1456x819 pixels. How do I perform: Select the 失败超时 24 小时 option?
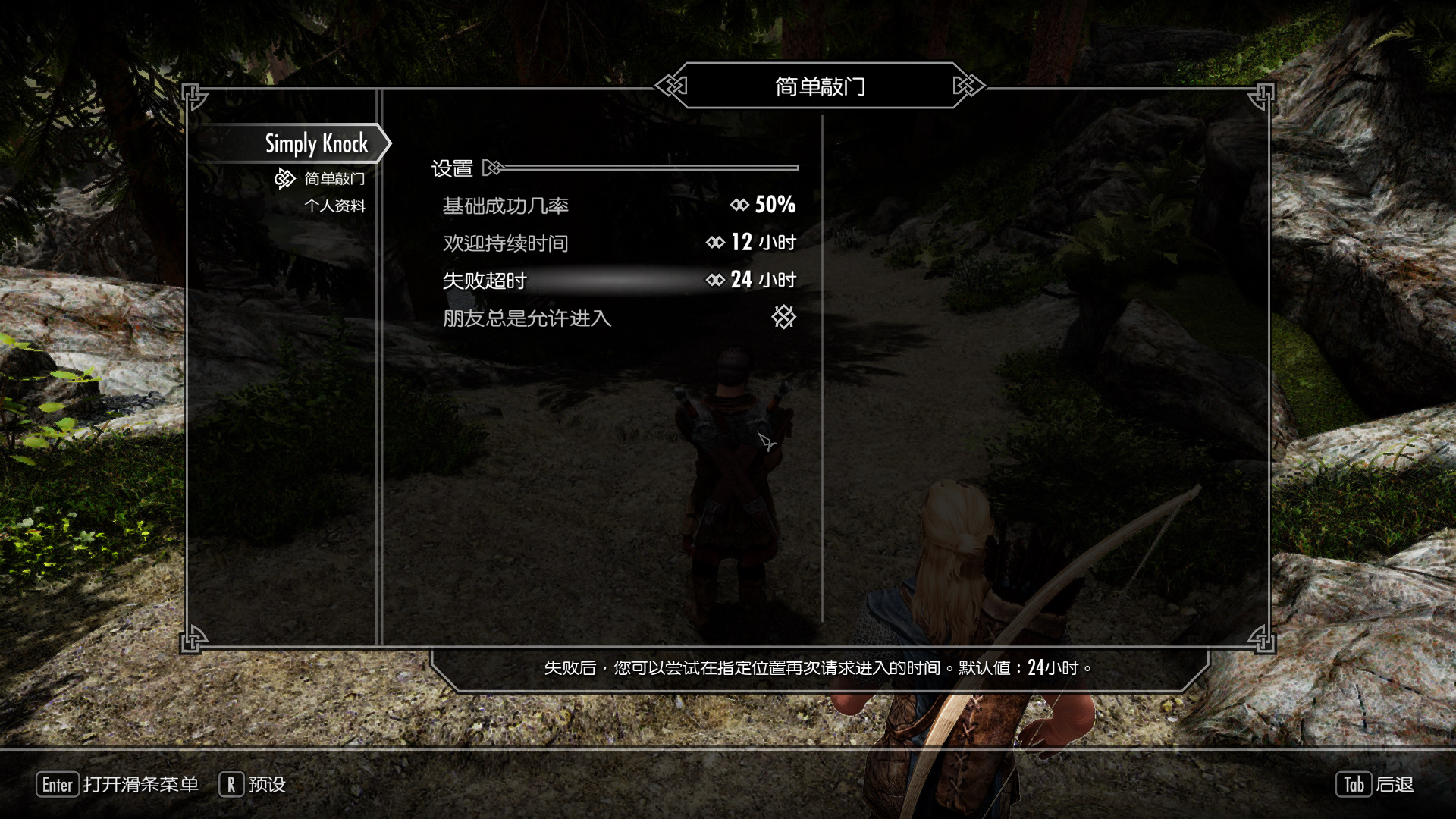[x=619, y=281]
